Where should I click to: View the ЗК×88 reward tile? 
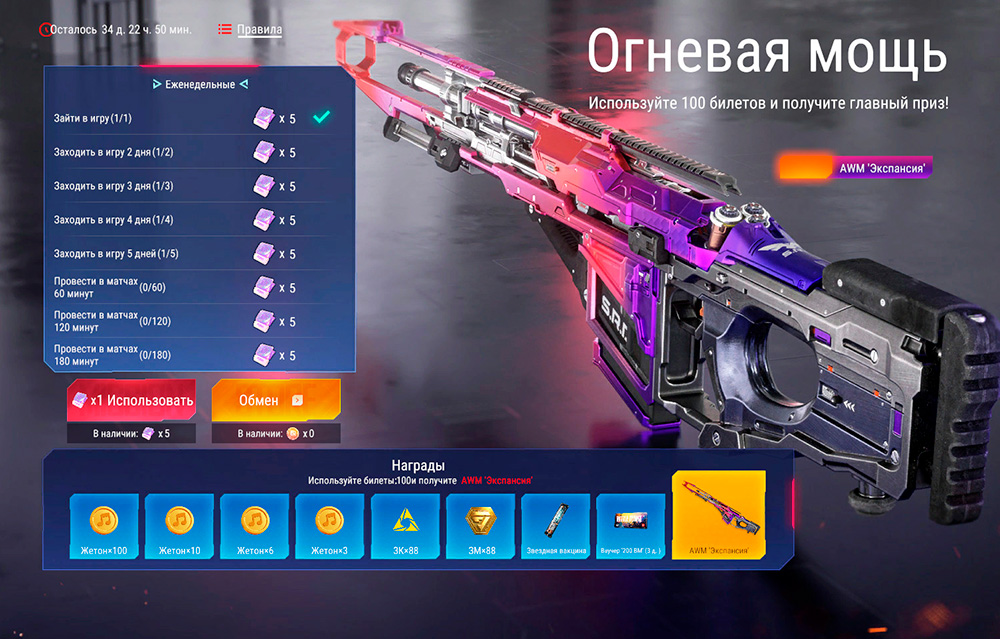click(x=405, y=527)
